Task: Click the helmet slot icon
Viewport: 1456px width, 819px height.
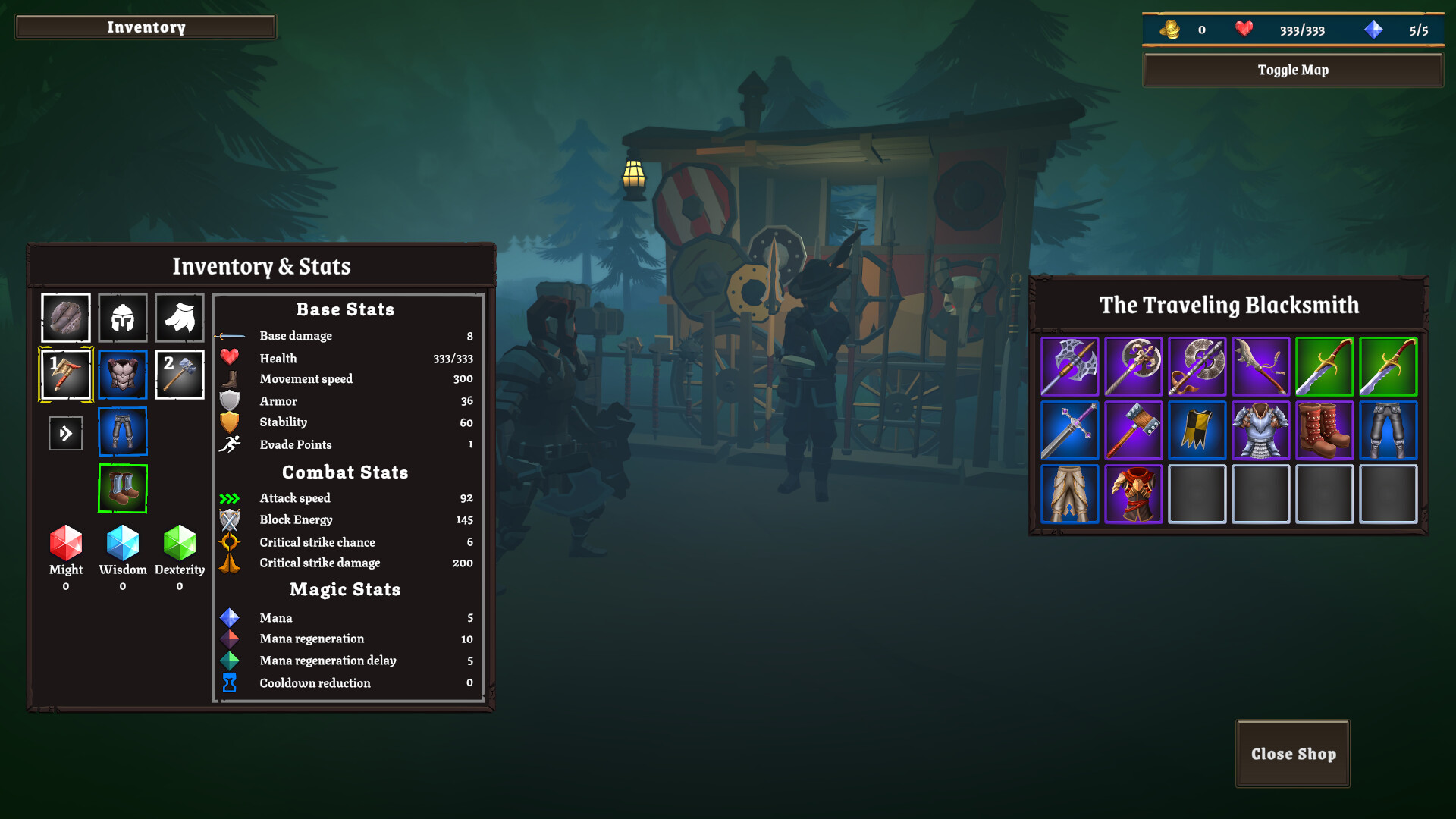Action: pos(122,318)
